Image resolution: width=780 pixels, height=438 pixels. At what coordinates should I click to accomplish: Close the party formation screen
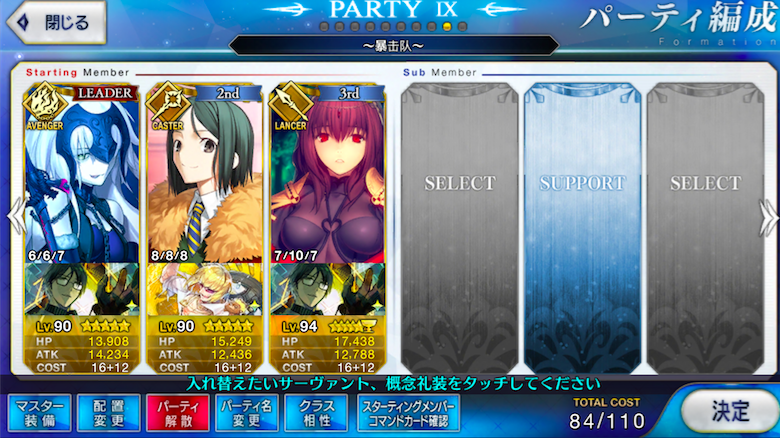tap(53, 22)
